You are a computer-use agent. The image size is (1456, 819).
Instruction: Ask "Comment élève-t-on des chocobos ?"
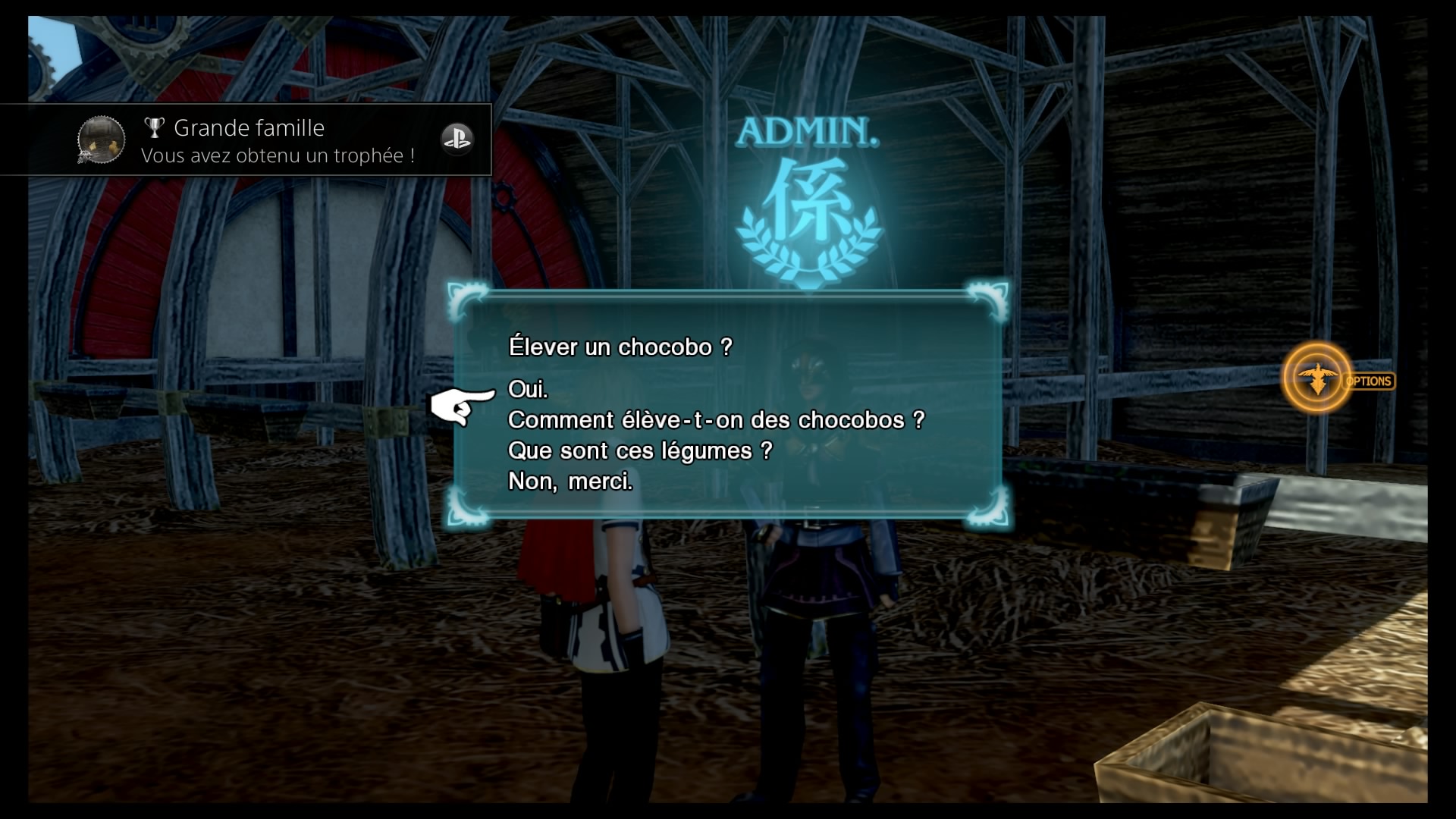tap(716, 420)
